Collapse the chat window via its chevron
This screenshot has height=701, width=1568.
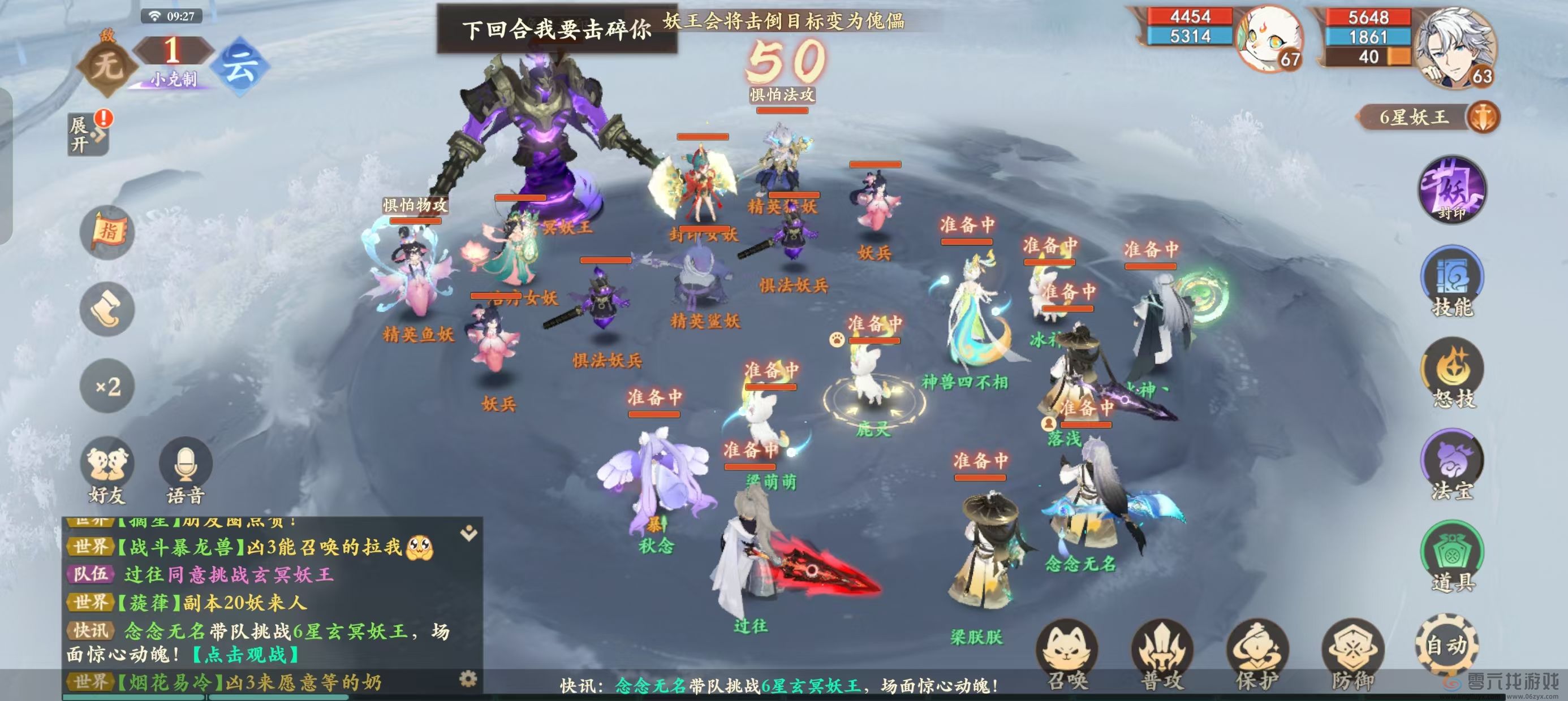pos(469,532)
